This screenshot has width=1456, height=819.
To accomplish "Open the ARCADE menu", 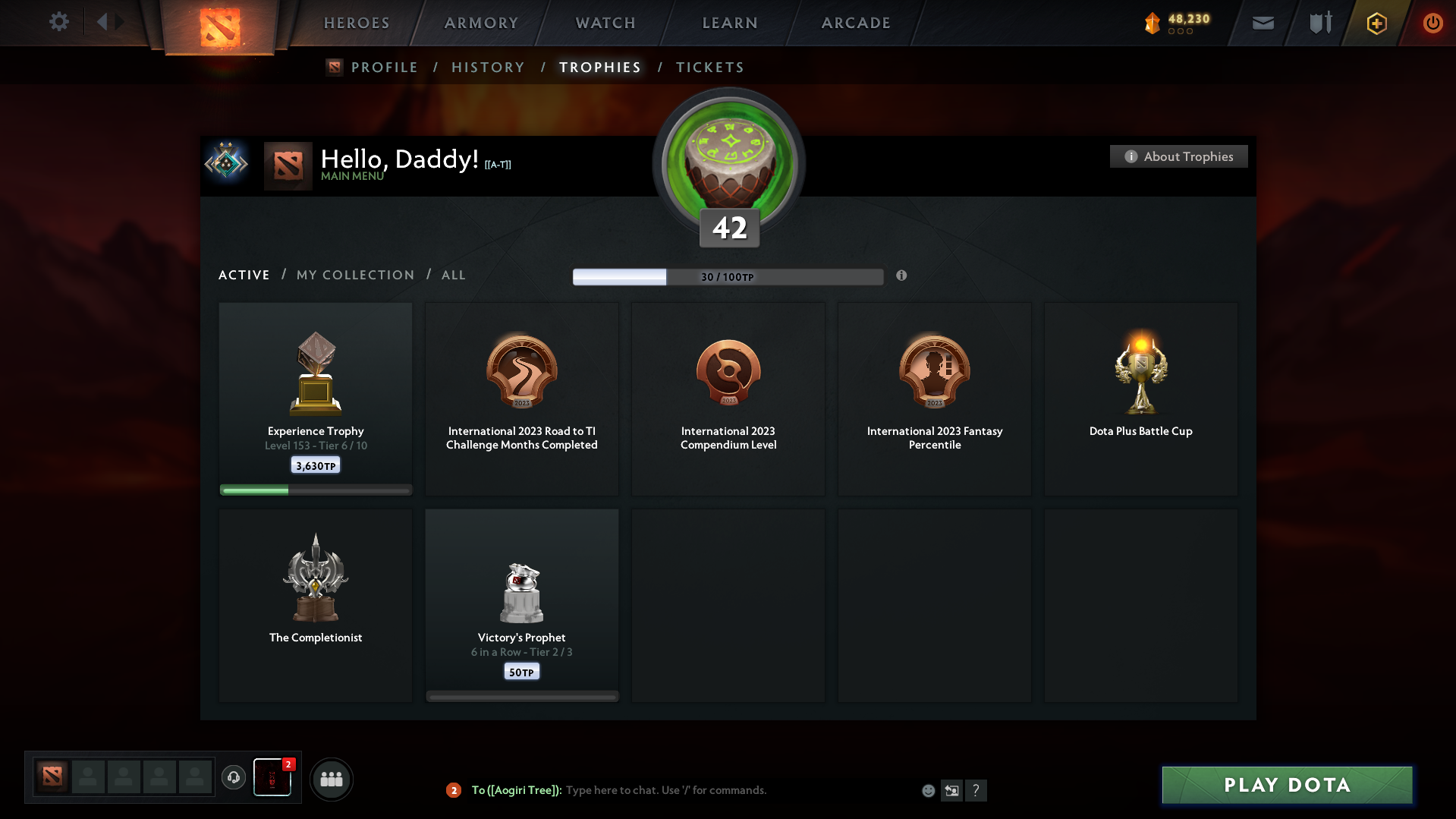I will tap(855, 22).
